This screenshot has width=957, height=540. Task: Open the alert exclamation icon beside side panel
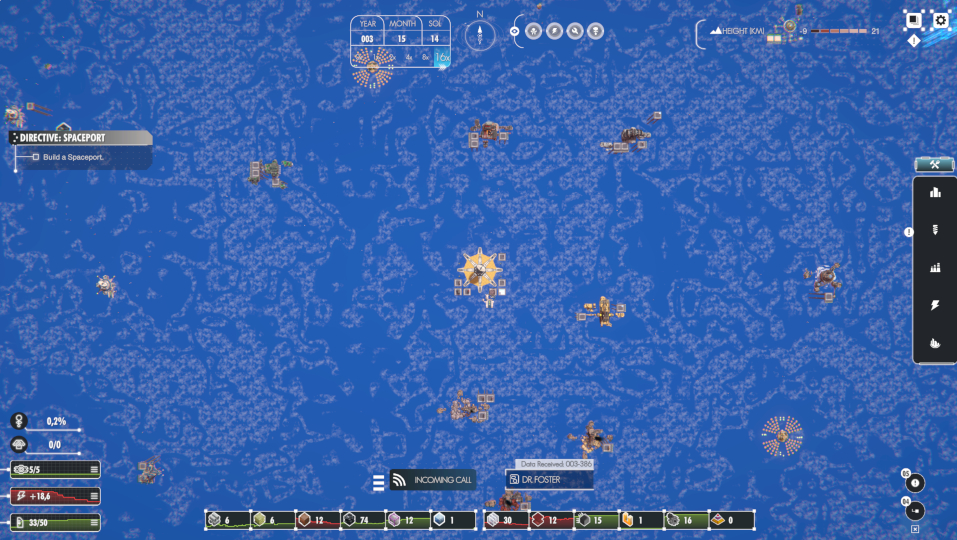(909, 232)
